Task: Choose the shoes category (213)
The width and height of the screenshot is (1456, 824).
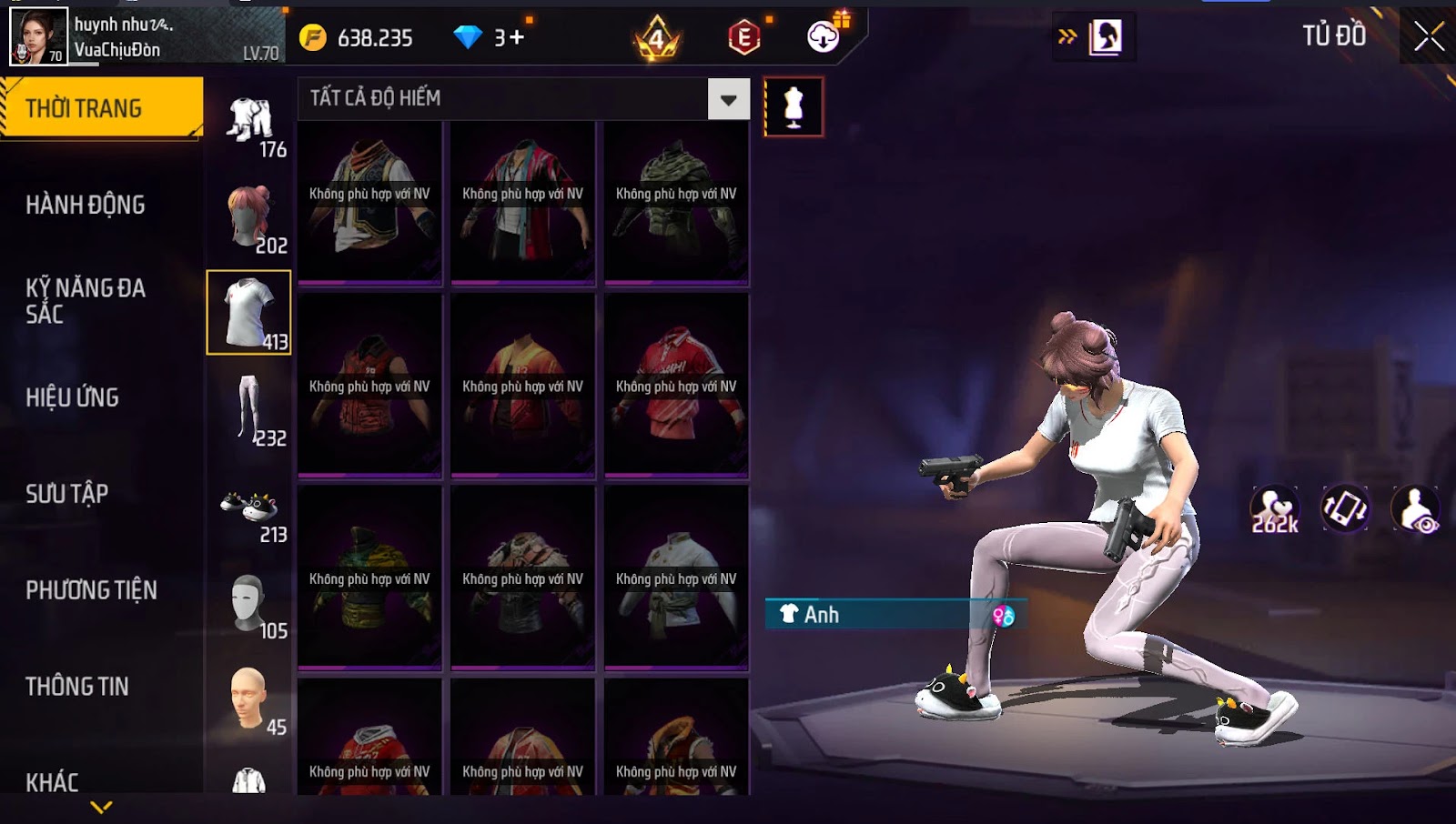Action: click(249, 509)
